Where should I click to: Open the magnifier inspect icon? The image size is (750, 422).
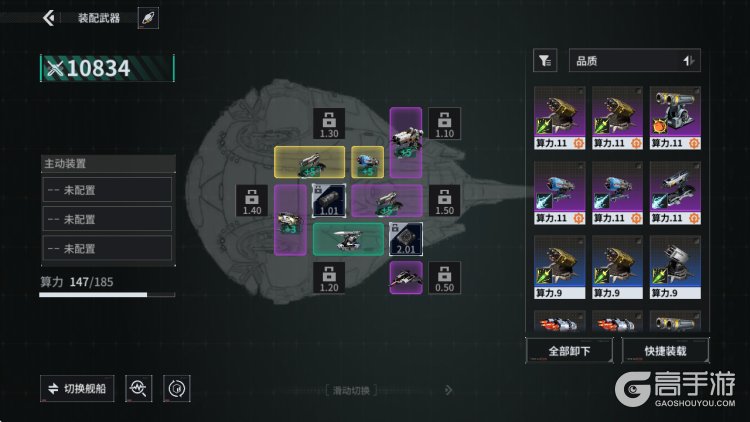(x=139, y=388)
